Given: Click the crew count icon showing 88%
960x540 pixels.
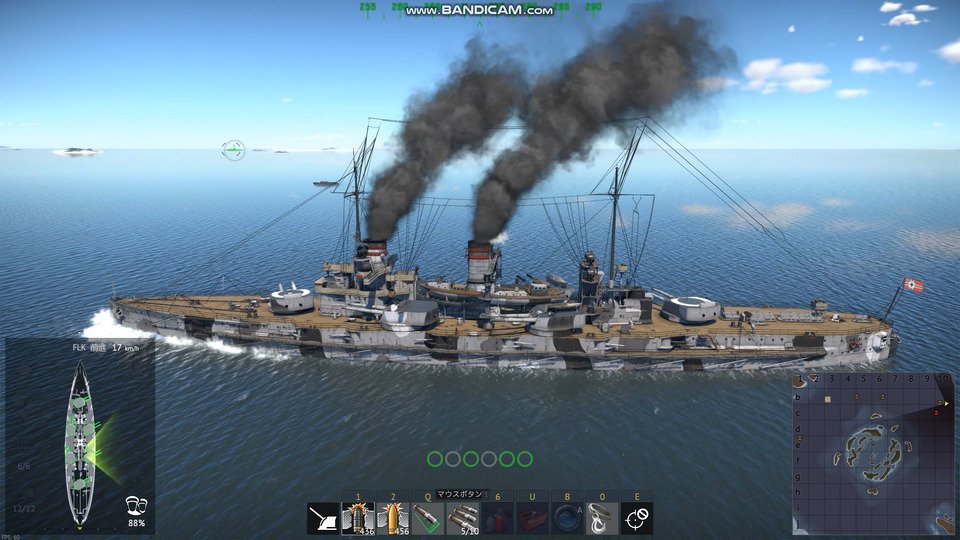Looking at the screenshot, I should [x=136, y=507].
